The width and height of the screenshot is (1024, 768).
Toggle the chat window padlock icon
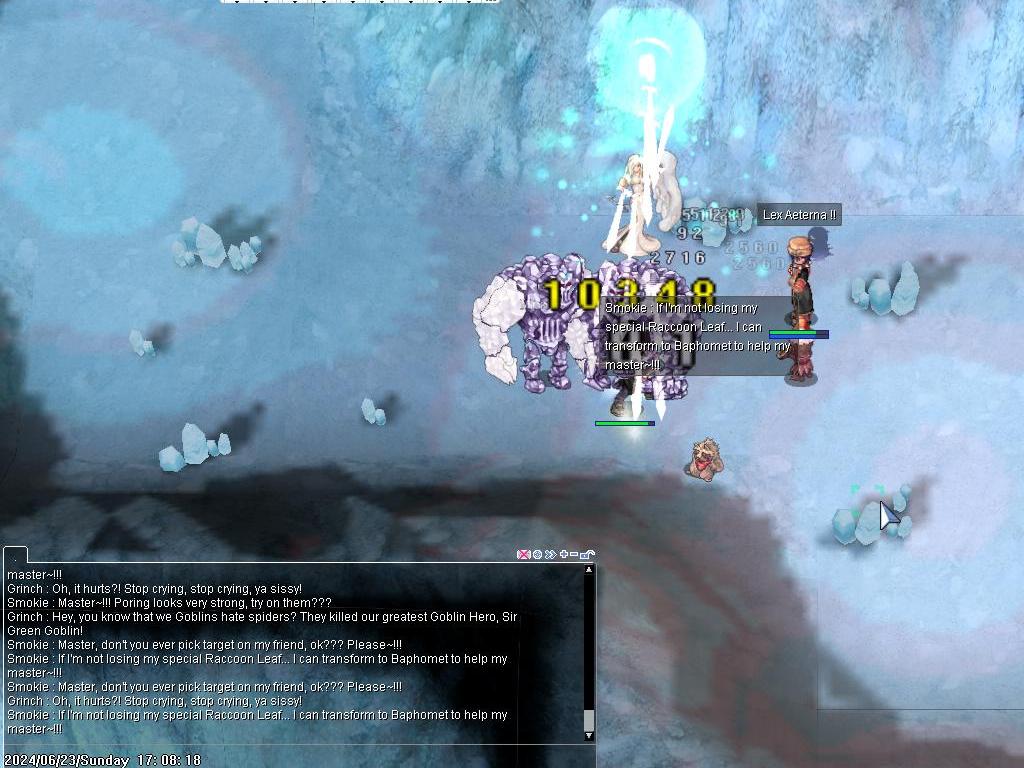(x=587, y=554)
